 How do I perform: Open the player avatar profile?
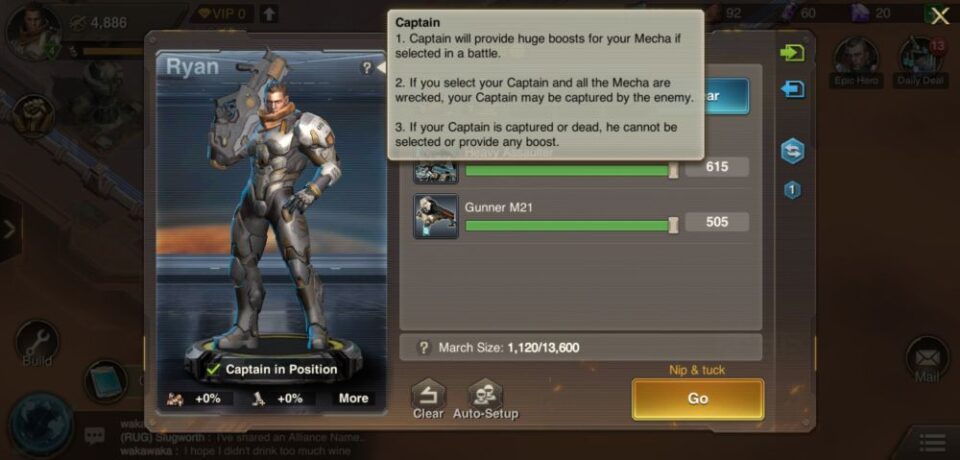[x=31, y=30]
